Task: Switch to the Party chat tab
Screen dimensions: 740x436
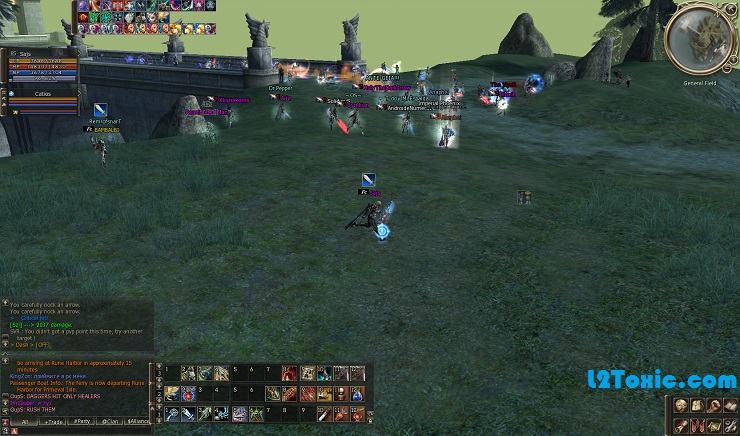Action: [81, 422]
